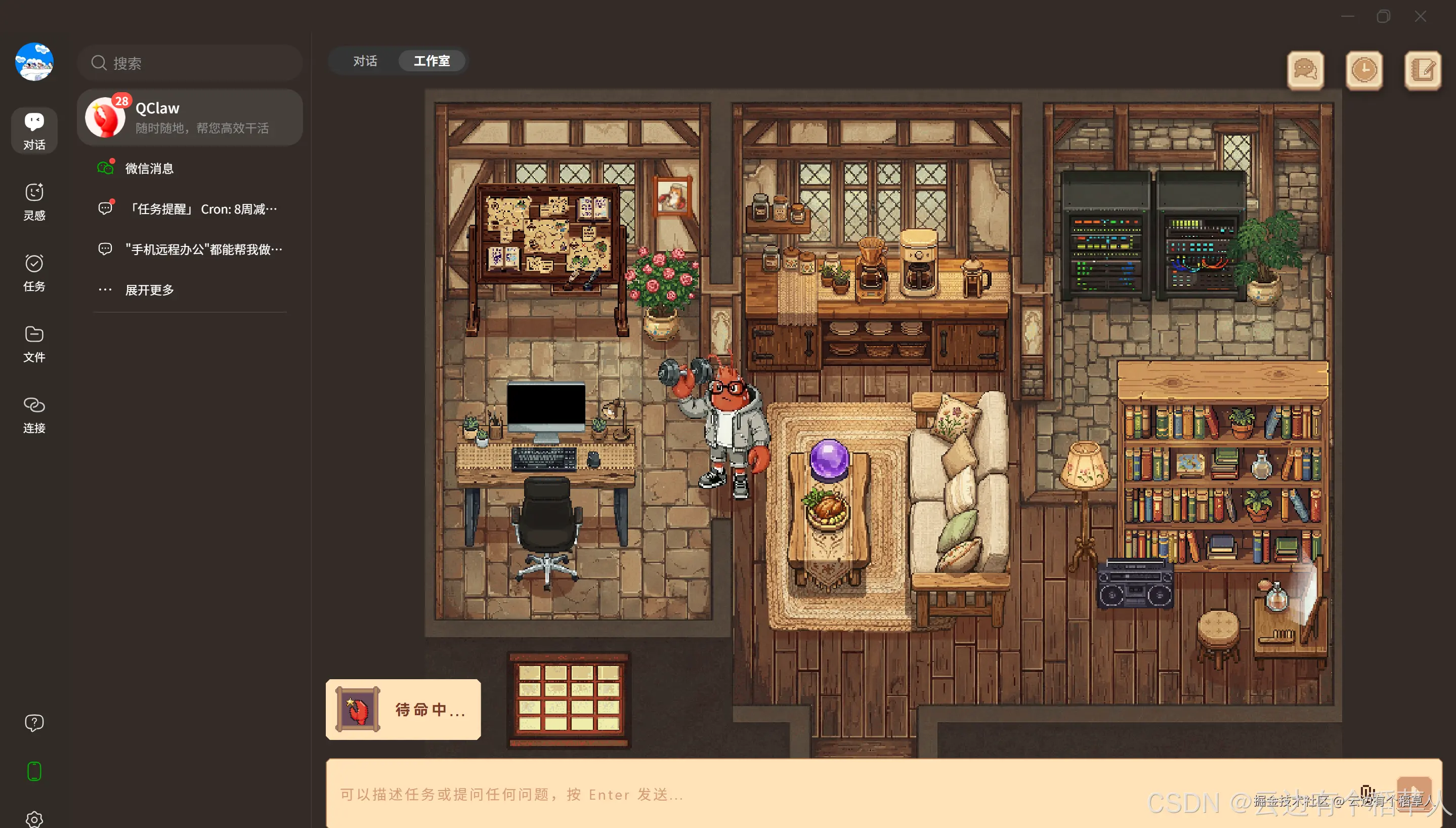Screen dimensions: 1456x828
Task: Open the 手机远程办公 conversation
Action: coord(203,249)
